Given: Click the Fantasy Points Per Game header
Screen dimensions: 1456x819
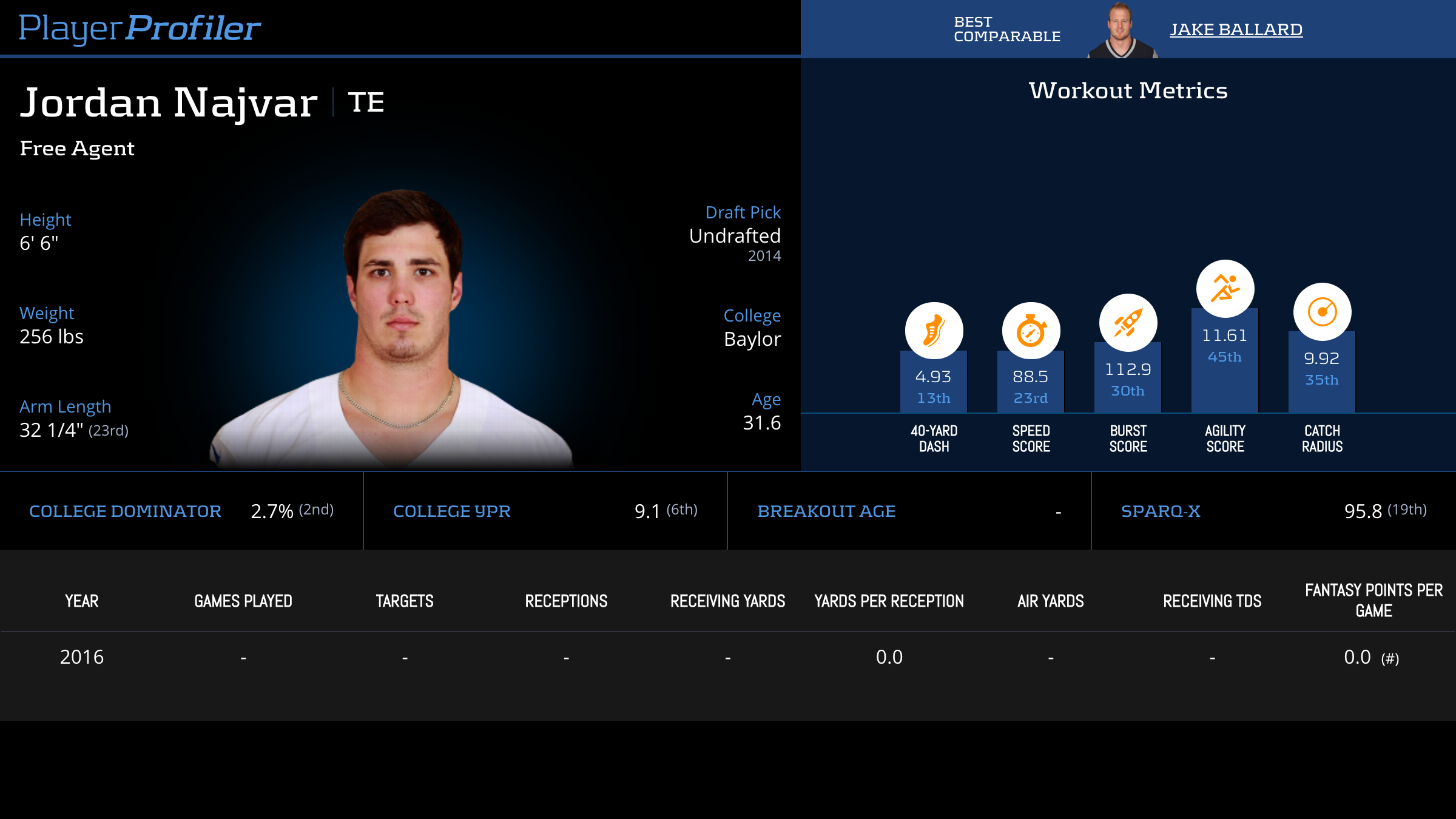Looking at the screenshot, I should 1373,600.
